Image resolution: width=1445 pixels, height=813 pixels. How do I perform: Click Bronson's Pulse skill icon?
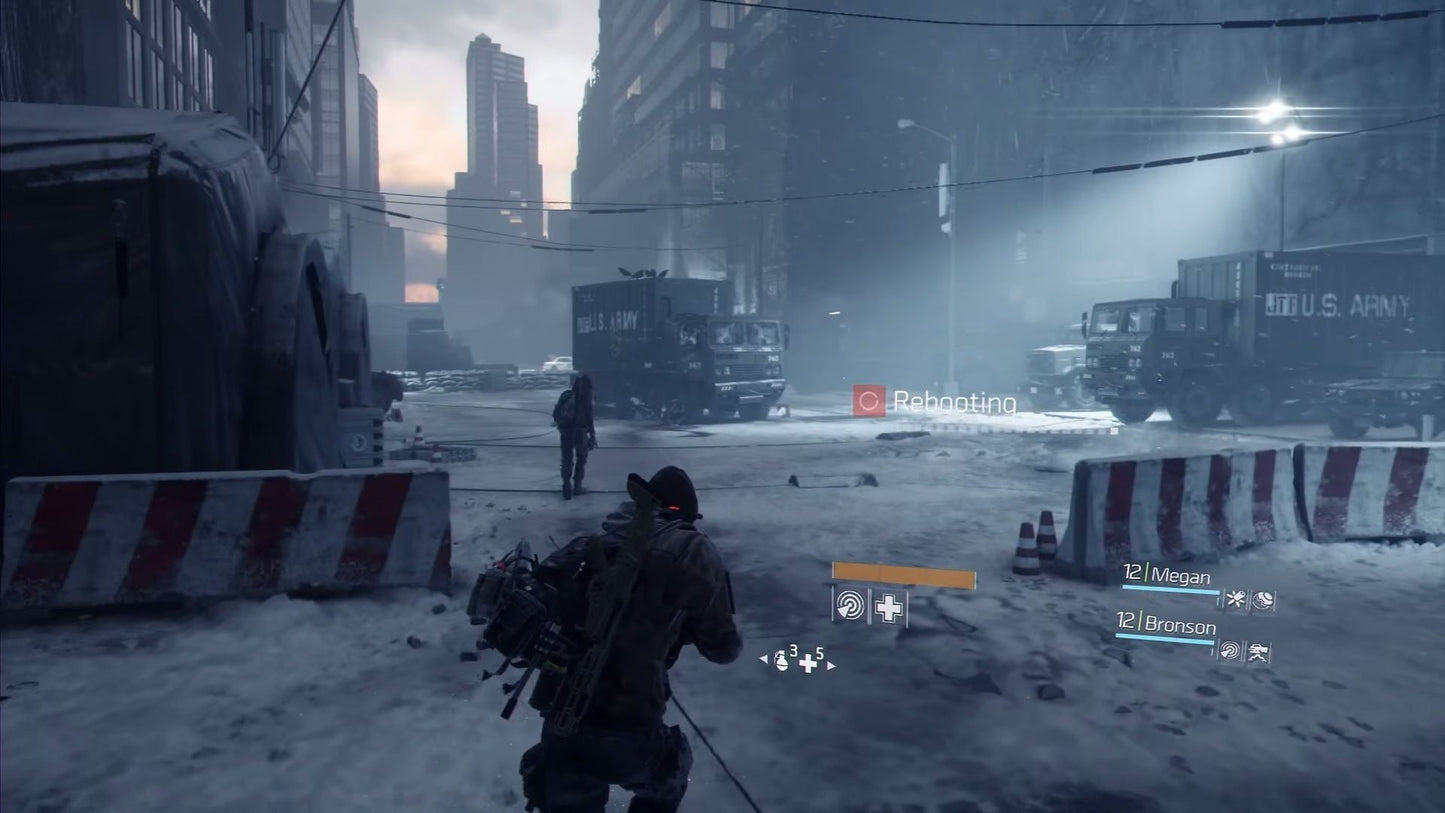(1229, 650)
